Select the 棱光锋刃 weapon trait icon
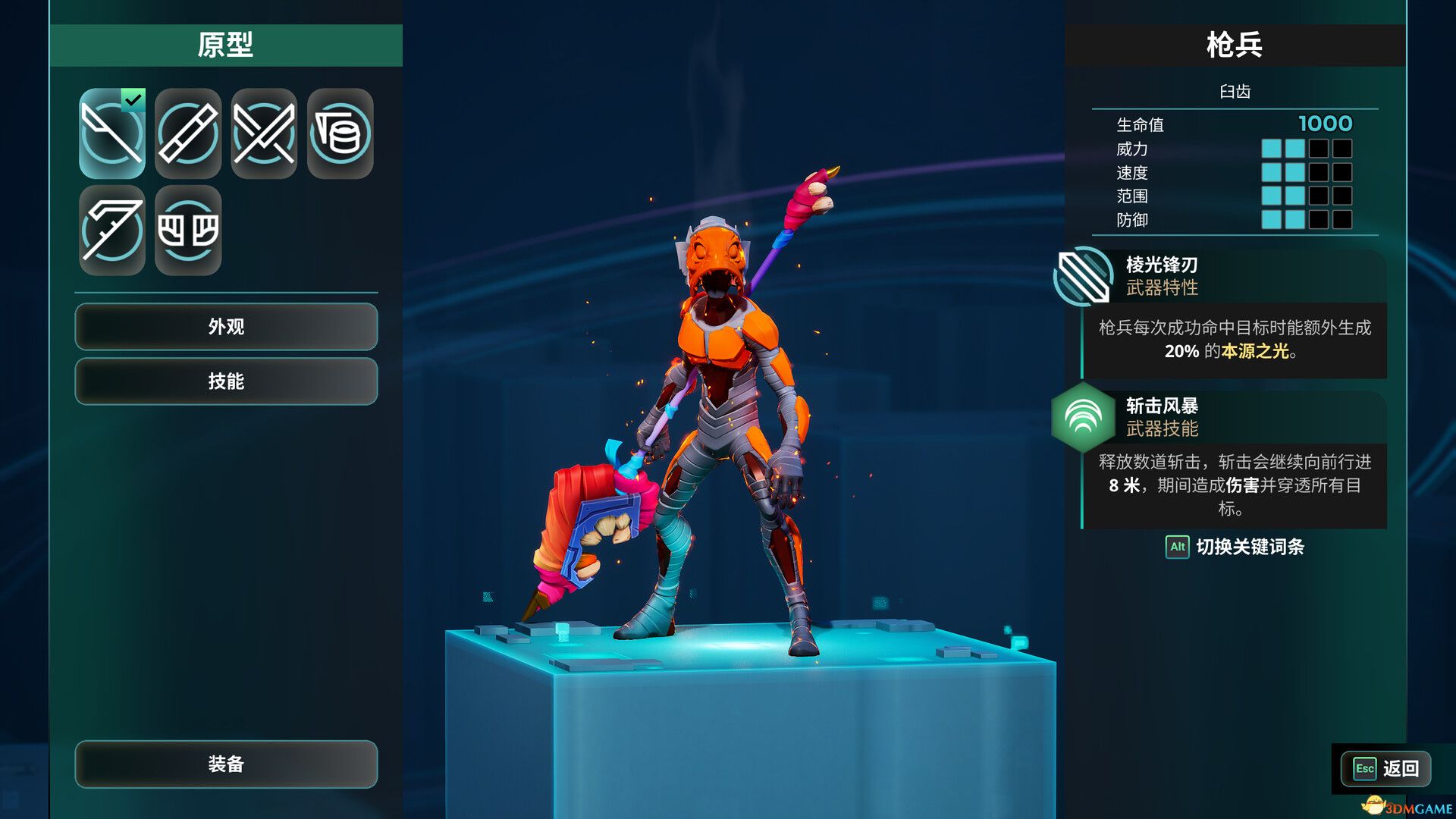The image size is (1456, 819). (x=1083, y=276)
